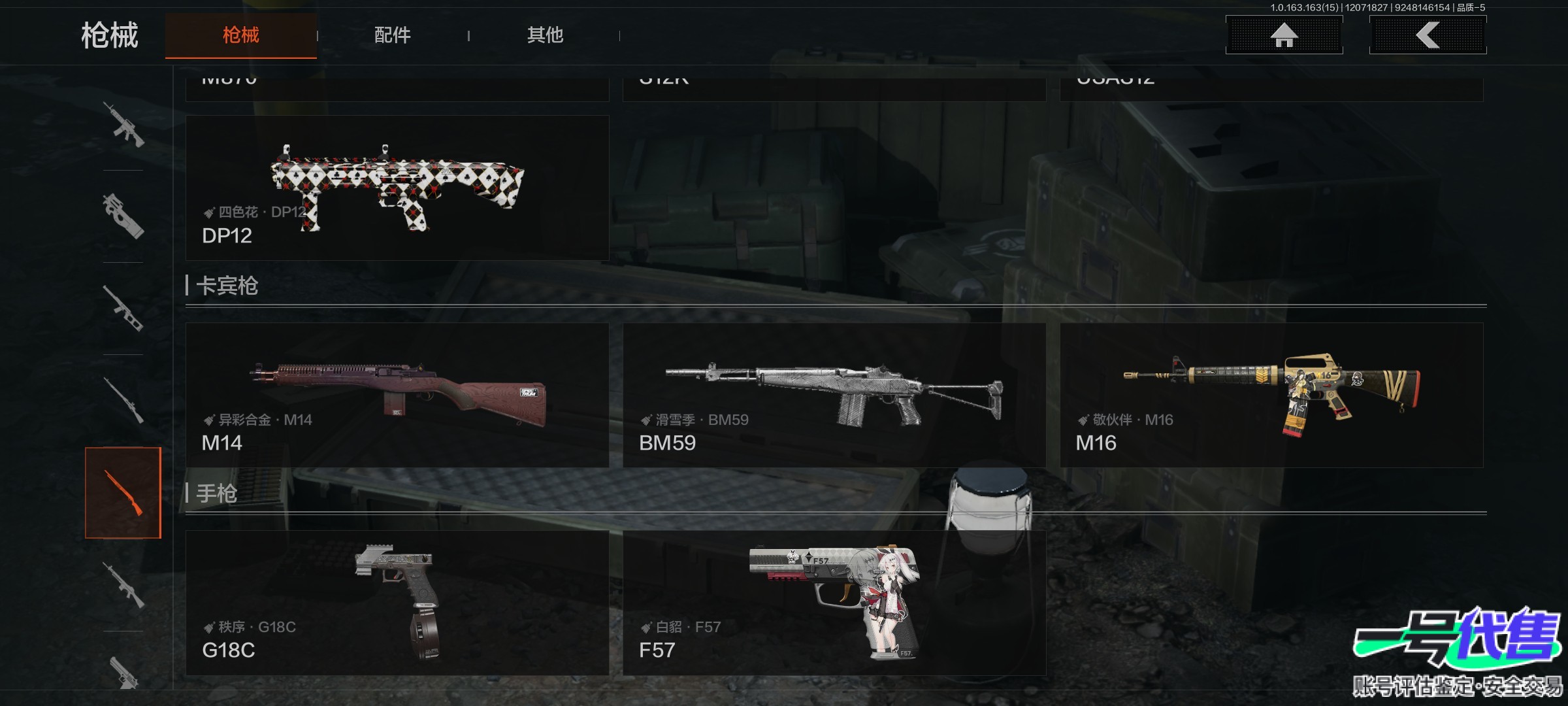Go to the home screen
Viewport: 1568px width, 706px height.
pyautogui.click(x=1284, y=35)
